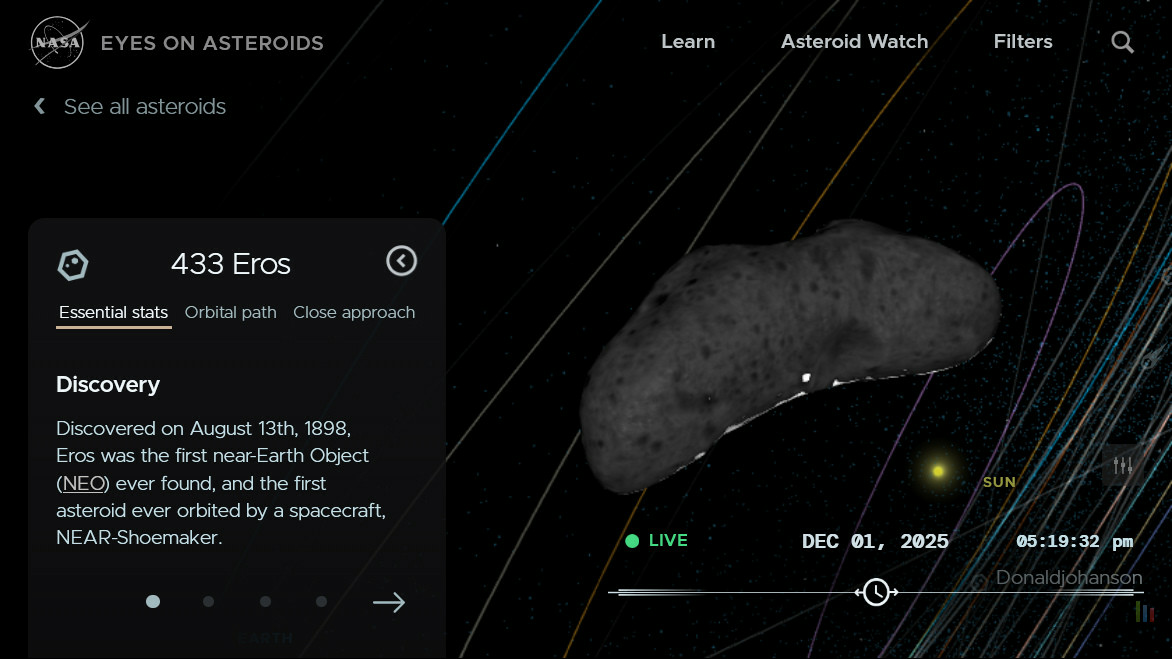Click the LIVE time indicator
This screenshot has height=659, width=1172.
click(657, 541)
